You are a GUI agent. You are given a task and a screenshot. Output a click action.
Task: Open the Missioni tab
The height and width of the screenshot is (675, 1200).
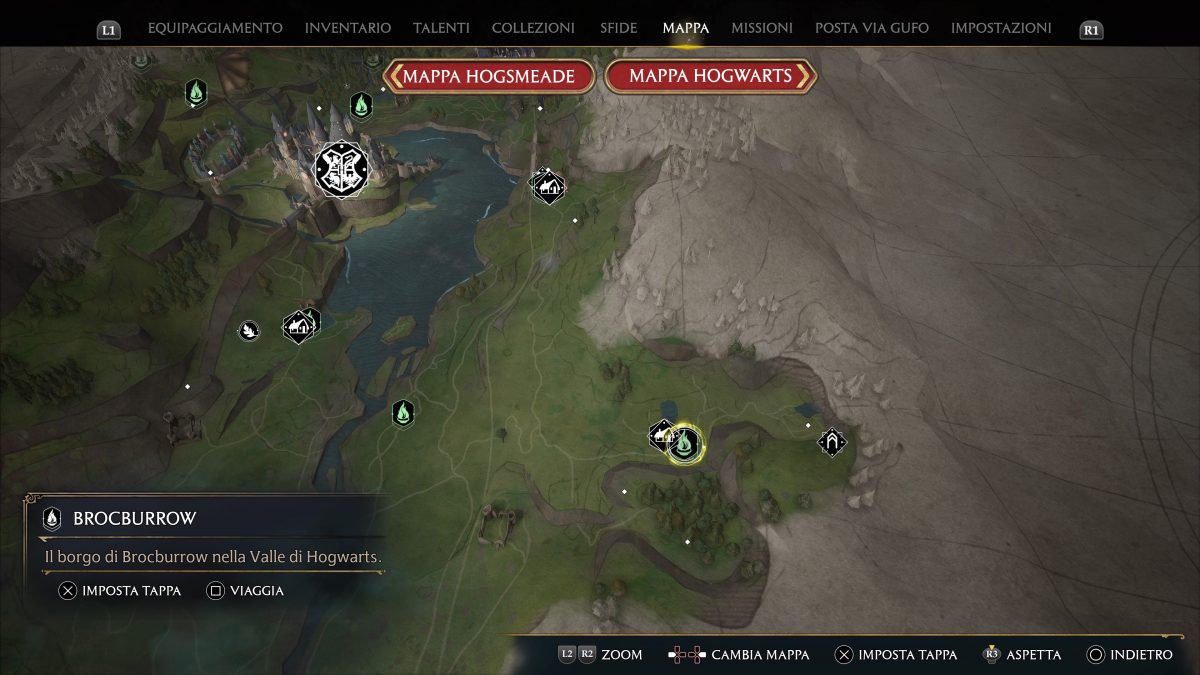point(762,28)
